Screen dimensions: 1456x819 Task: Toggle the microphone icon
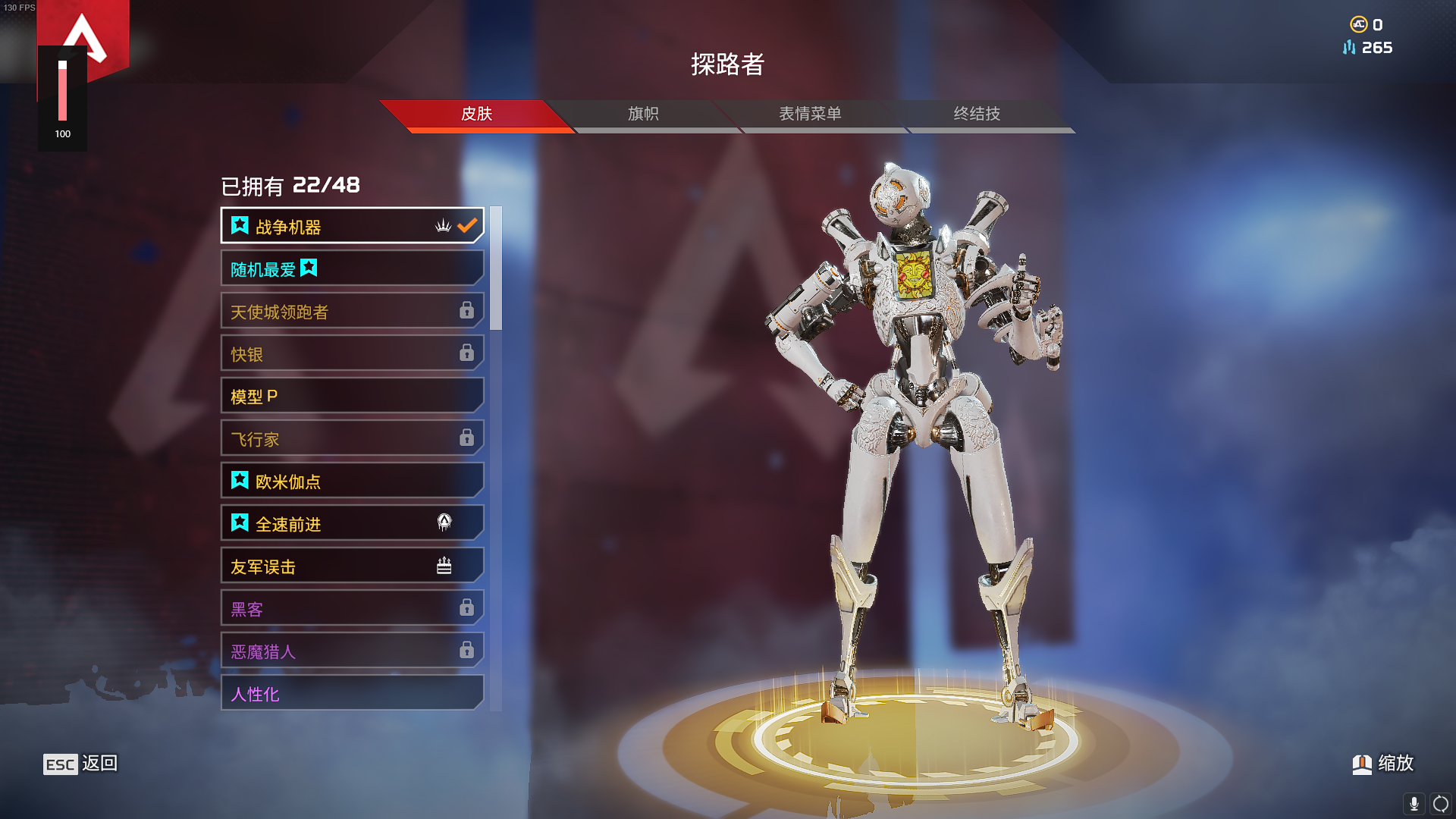[x=1414, y=803]
